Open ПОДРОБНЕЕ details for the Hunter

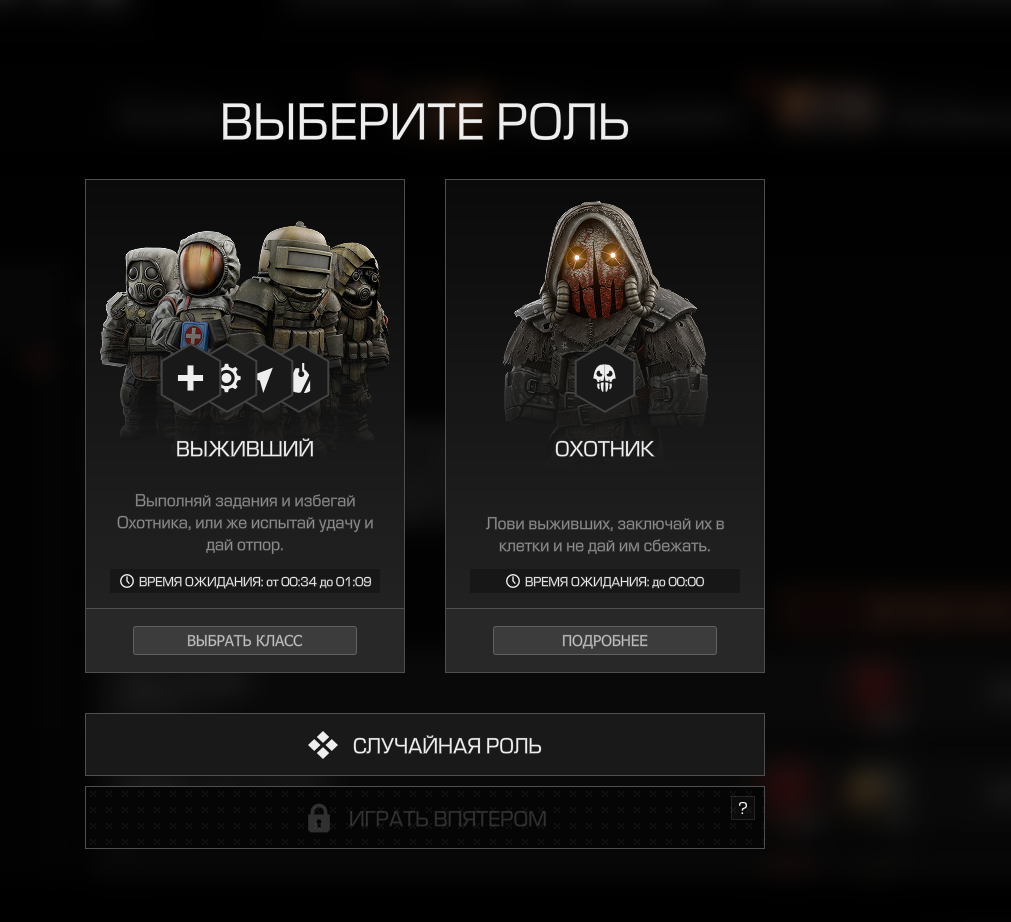click(604, 640)
